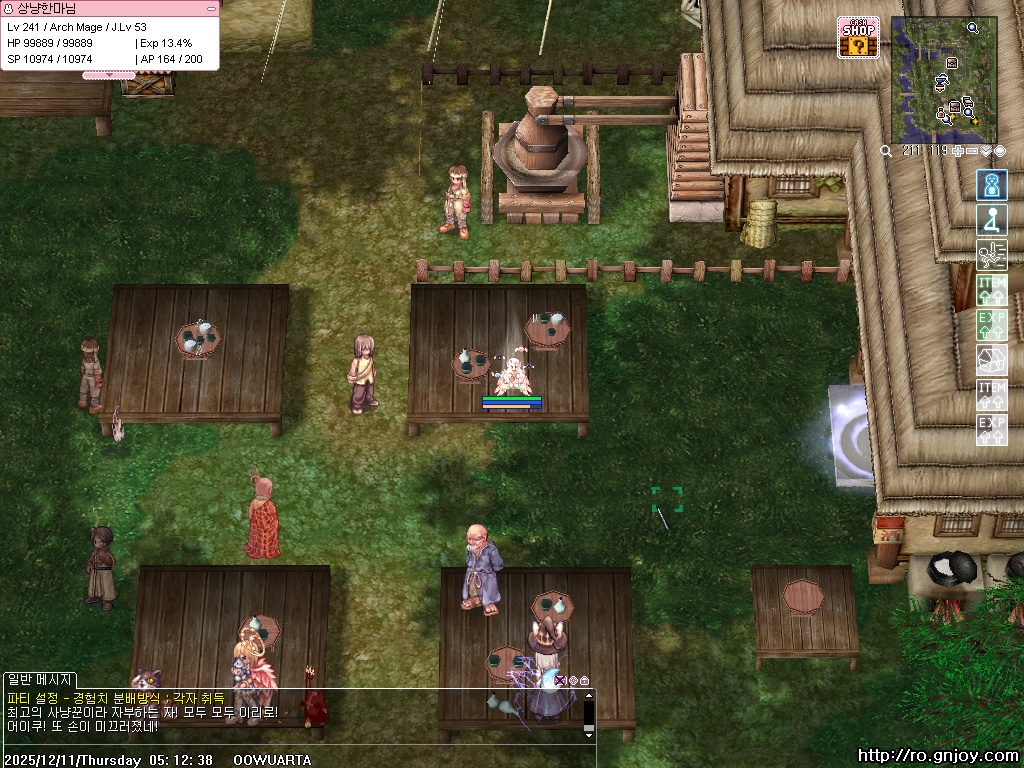Screen dimensions: 1024x768
Task: Zoom in the minimap with the plus button
Action: [x=958, y=151]
